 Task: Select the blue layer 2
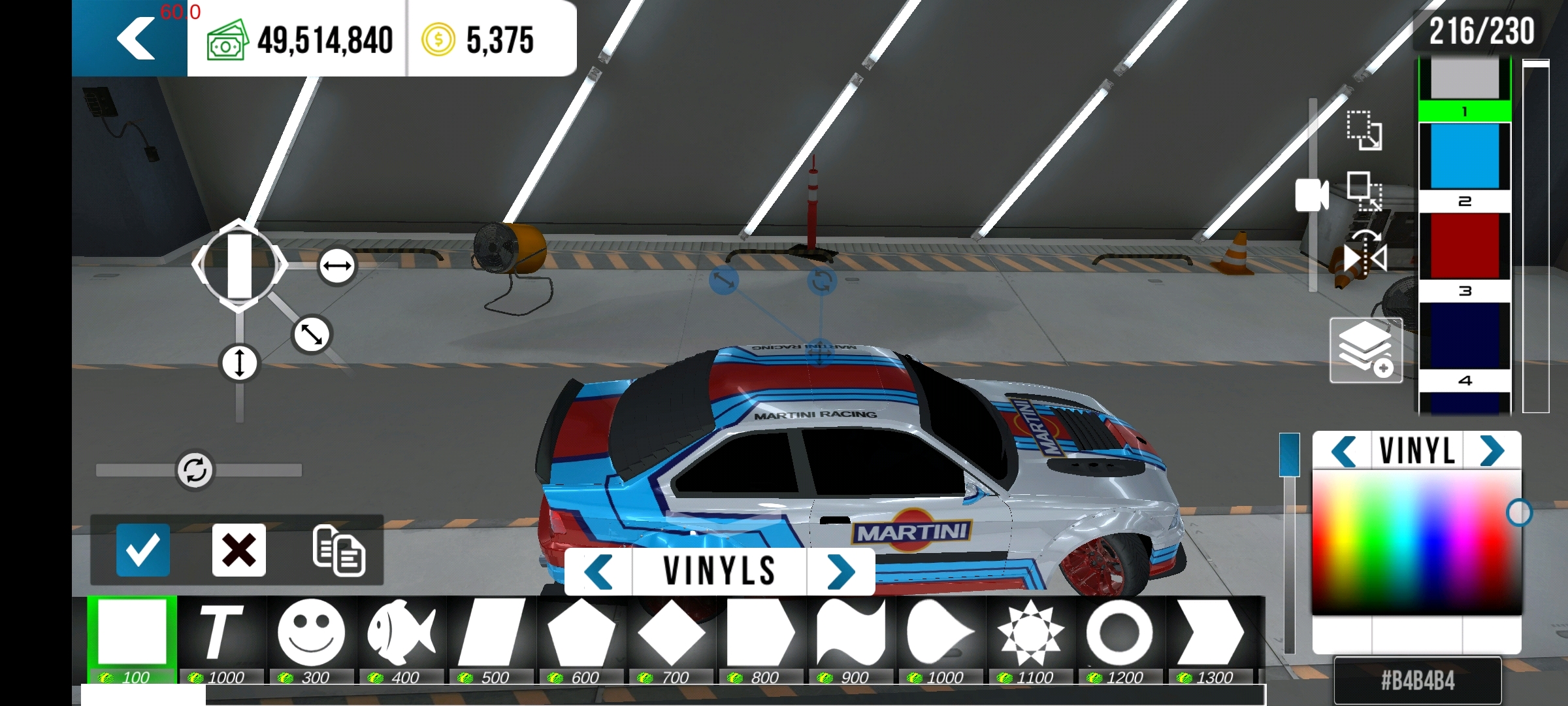[1465, 157]
